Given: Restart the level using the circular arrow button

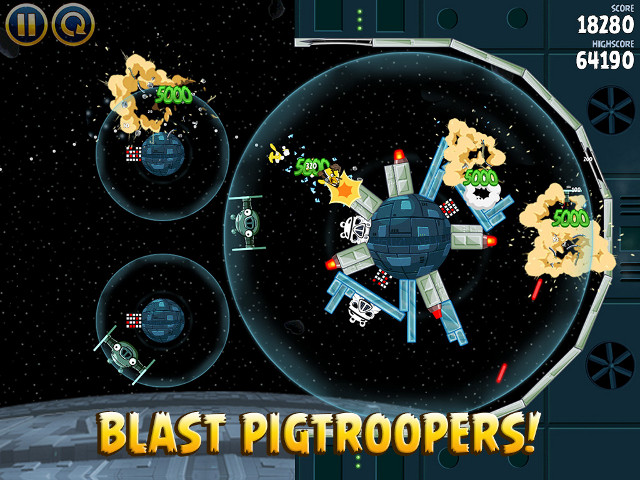Looking at the screenshot, I should click(x=72, y=24).
